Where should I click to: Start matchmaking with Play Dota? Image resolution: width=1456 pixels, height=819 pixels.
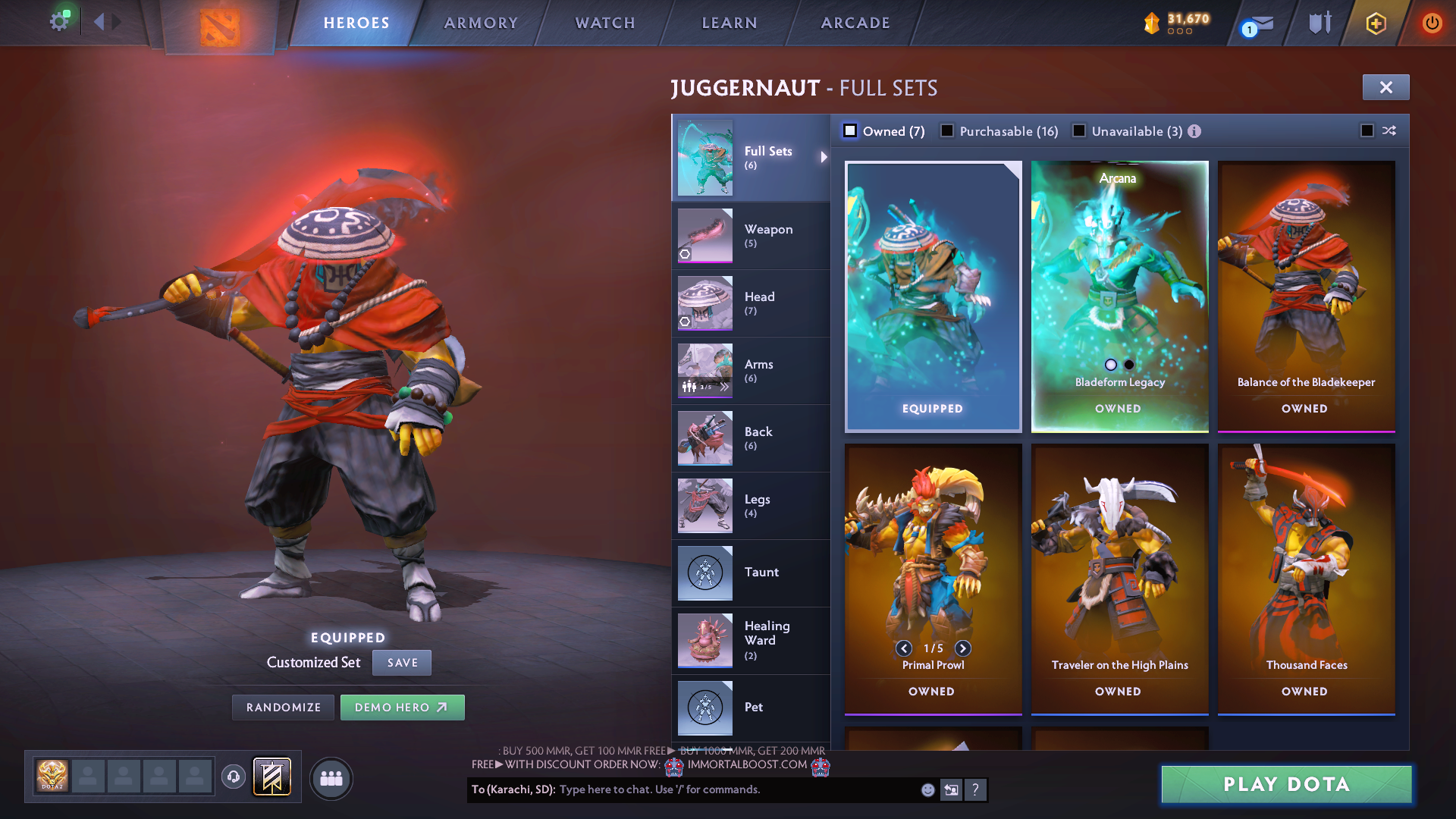pos(1286,784)
